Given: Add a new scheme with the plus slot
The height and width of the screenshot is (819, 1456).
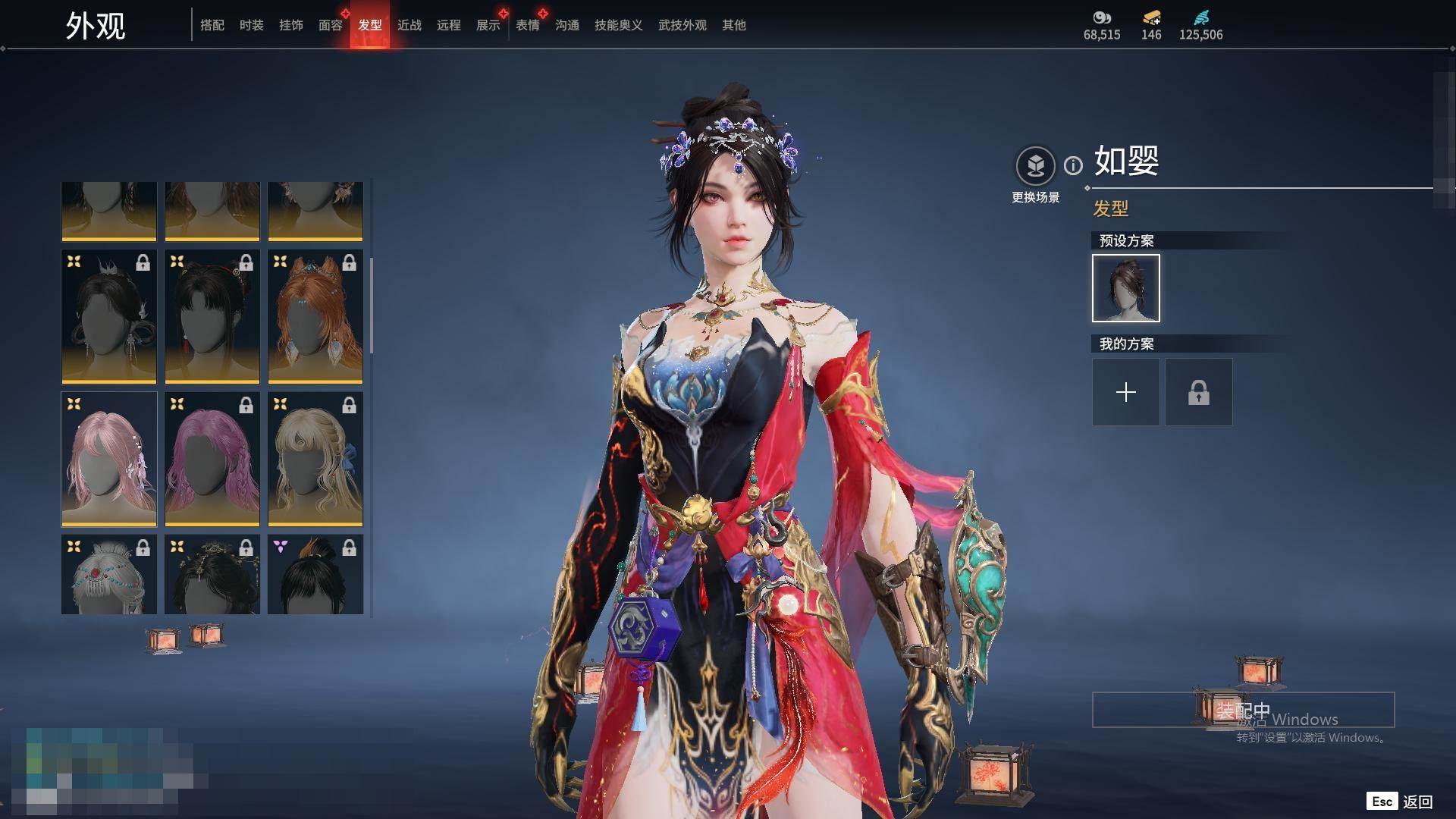Looking at the screenshot, I should pyautogui.click(x=1126, y=392).
